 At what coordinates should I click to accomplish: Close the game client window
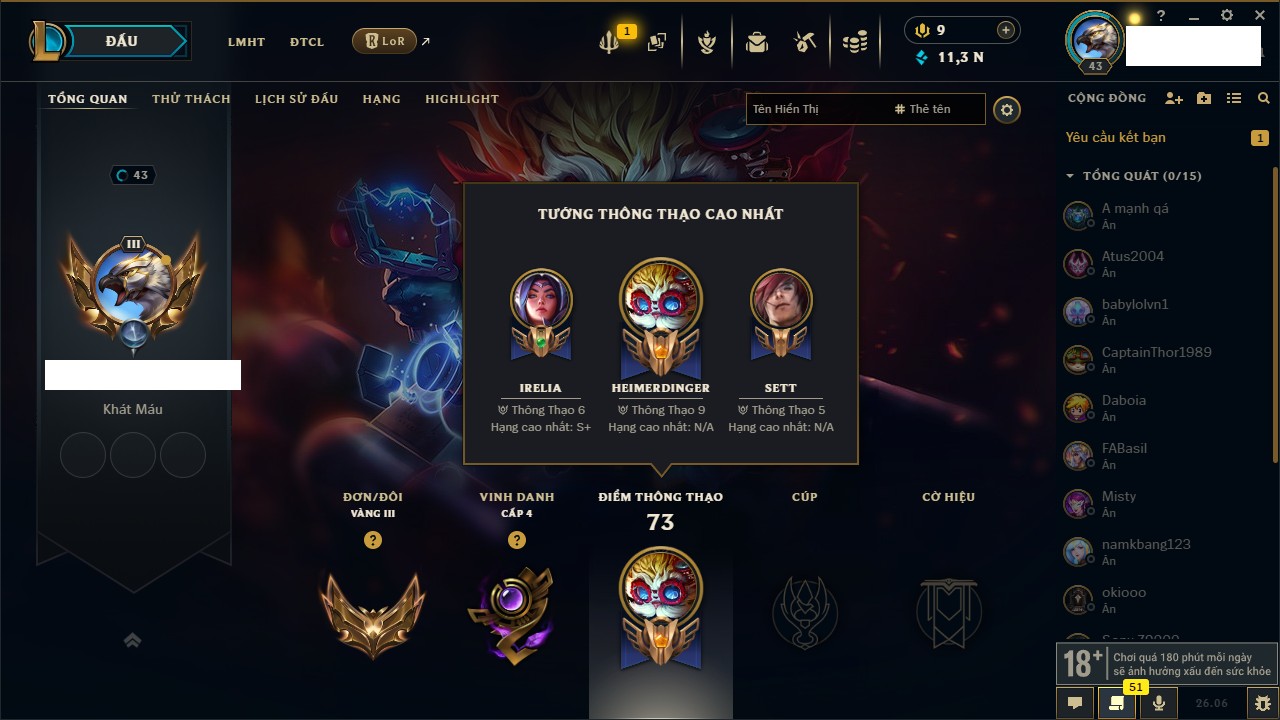(x=1258, y=16)
